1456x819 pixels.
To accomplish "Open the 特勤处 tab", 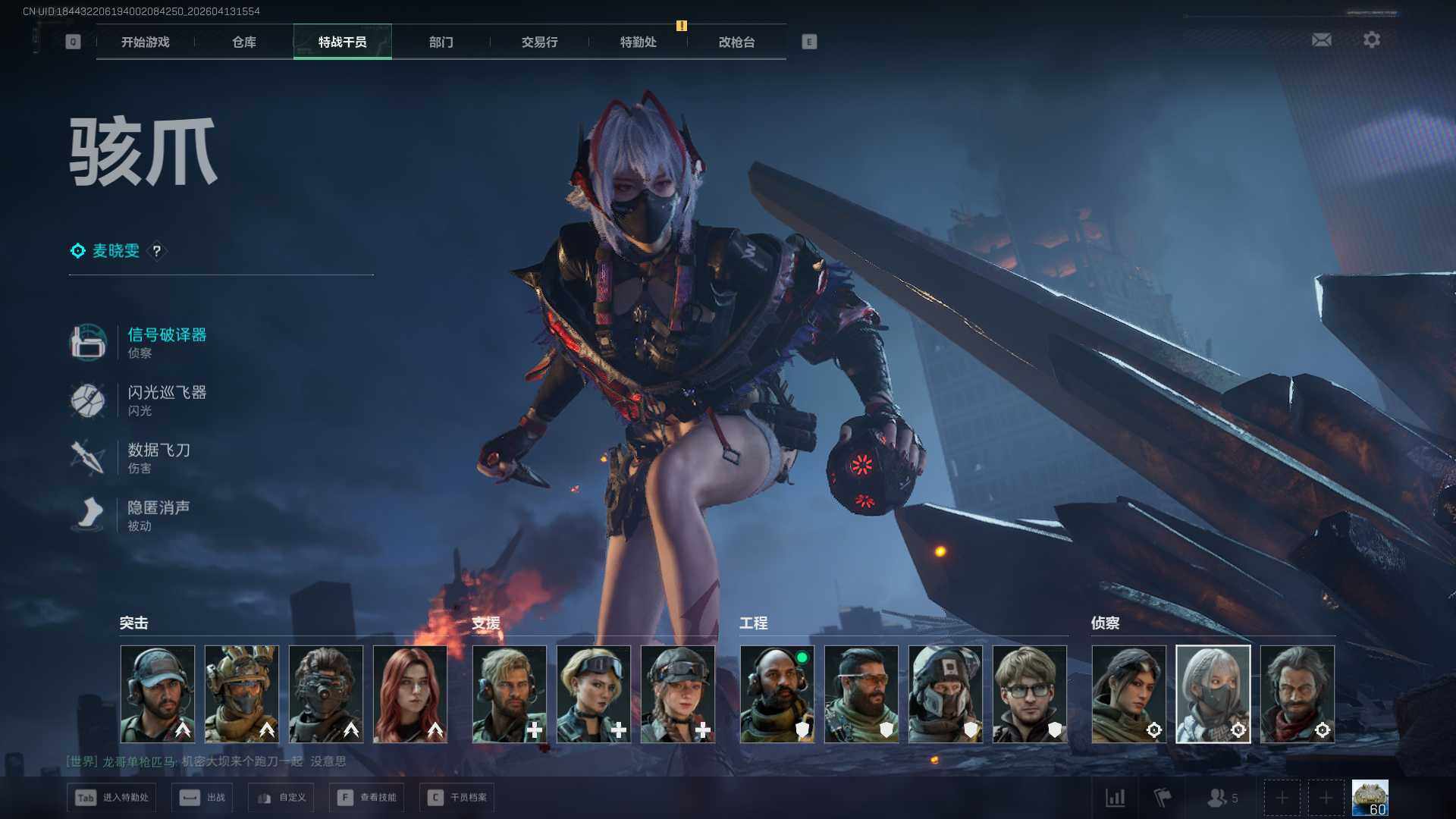I will [x=638, y=42].
